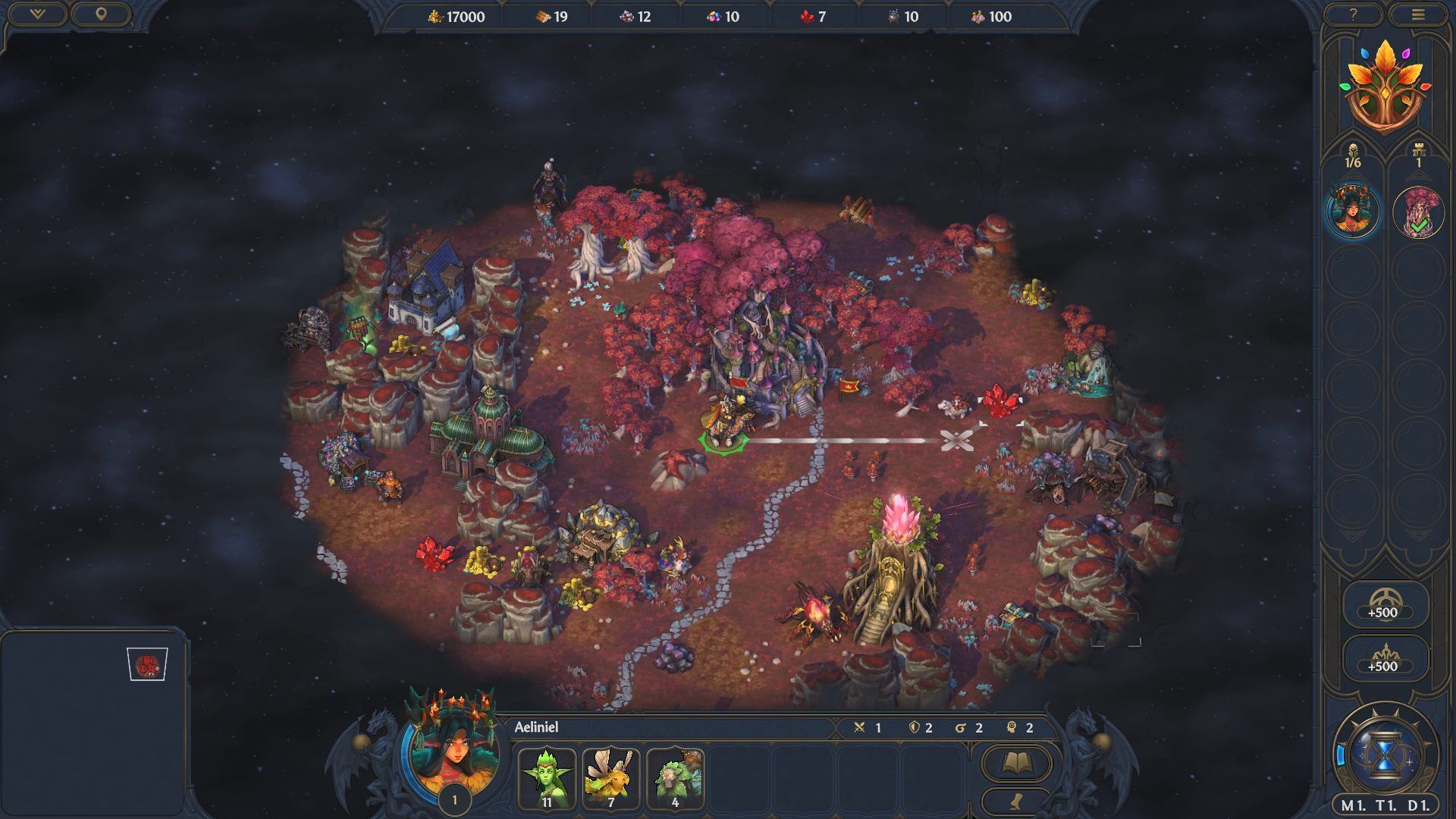
Task: Open the main menu hamburger button
Action: coord(1418,14)
